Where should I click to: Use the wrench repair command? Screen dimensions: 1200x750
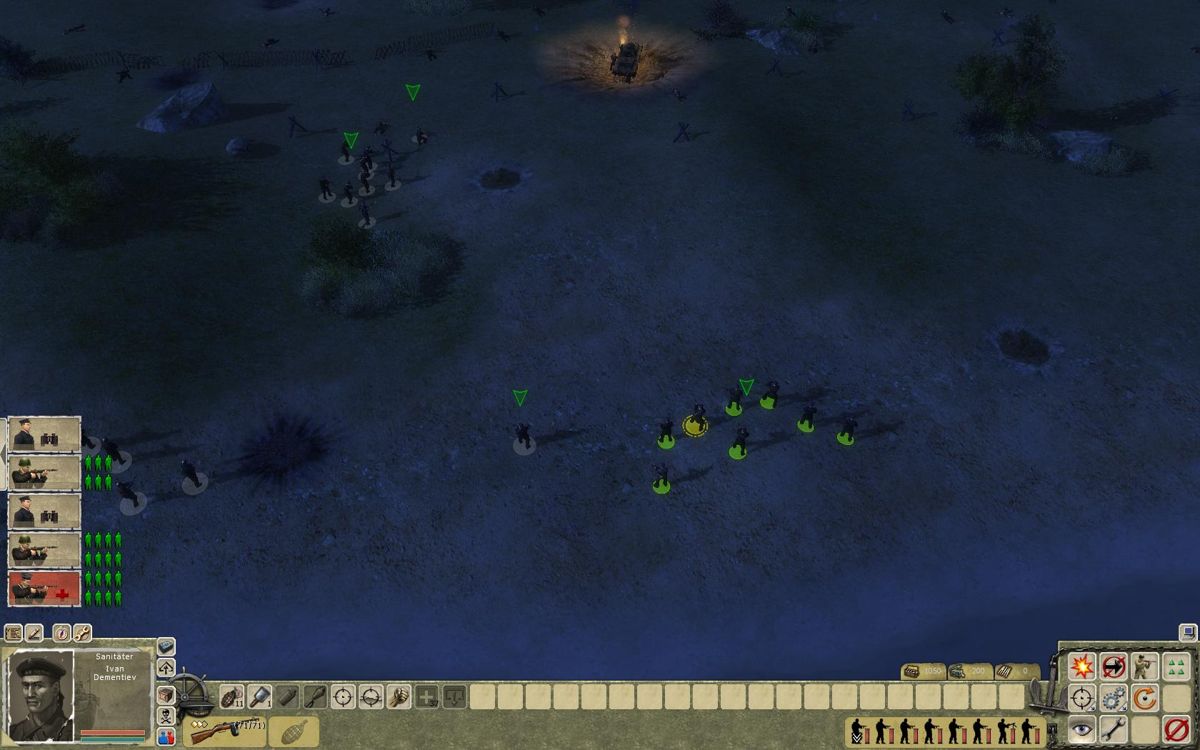coord(1113,729)
